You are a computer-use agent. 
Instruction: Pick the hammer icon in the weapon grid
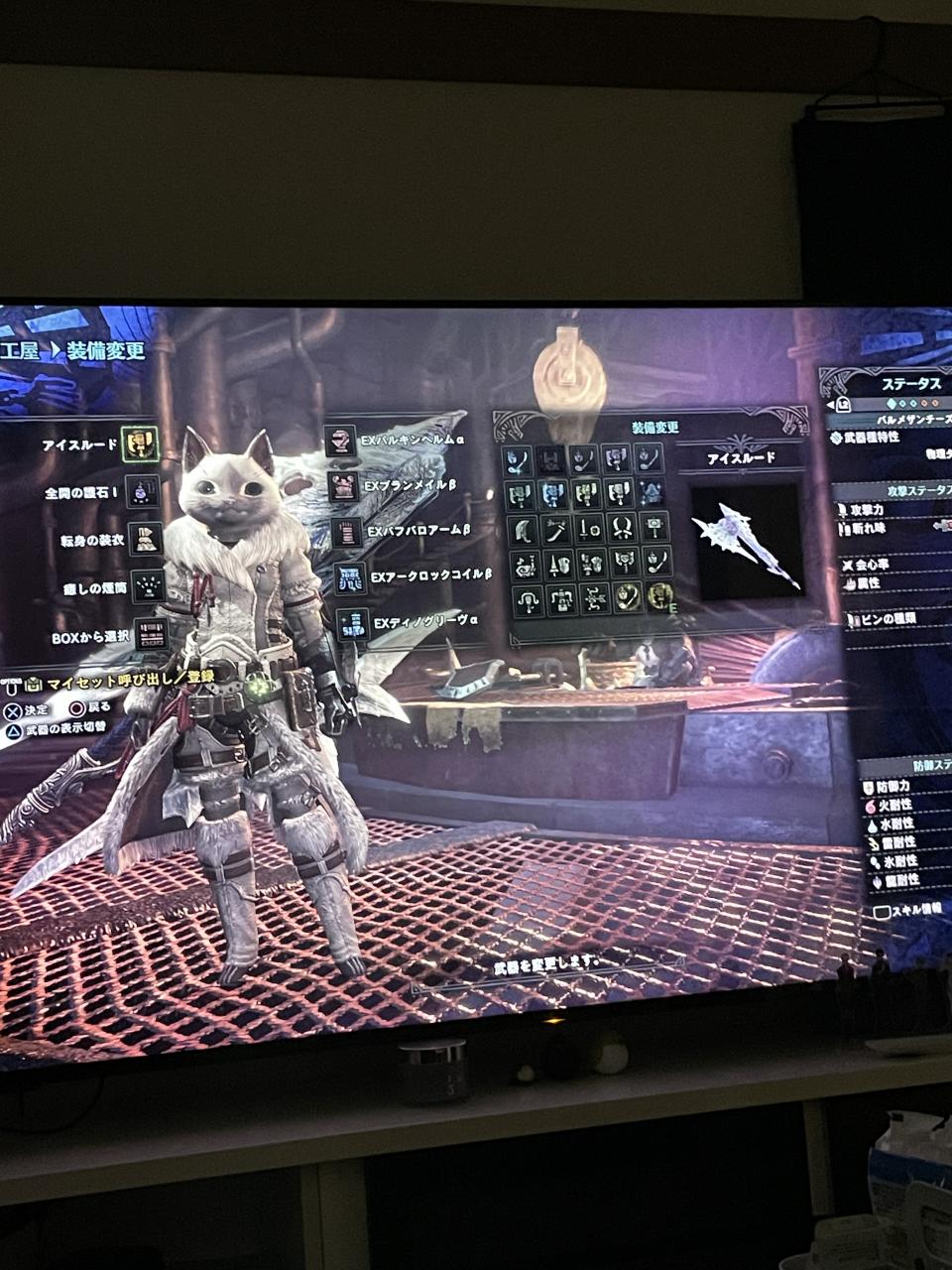click(x=655, y=527)
